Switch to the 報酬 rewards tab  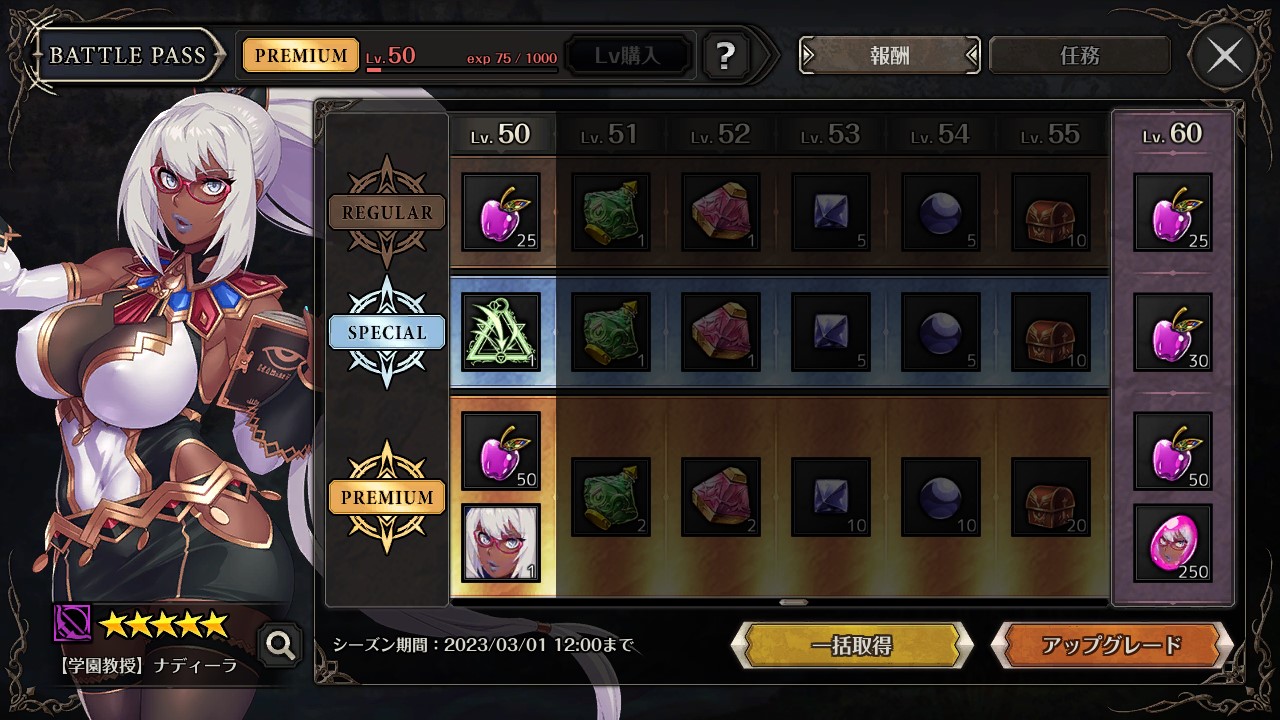coord(889,56)
